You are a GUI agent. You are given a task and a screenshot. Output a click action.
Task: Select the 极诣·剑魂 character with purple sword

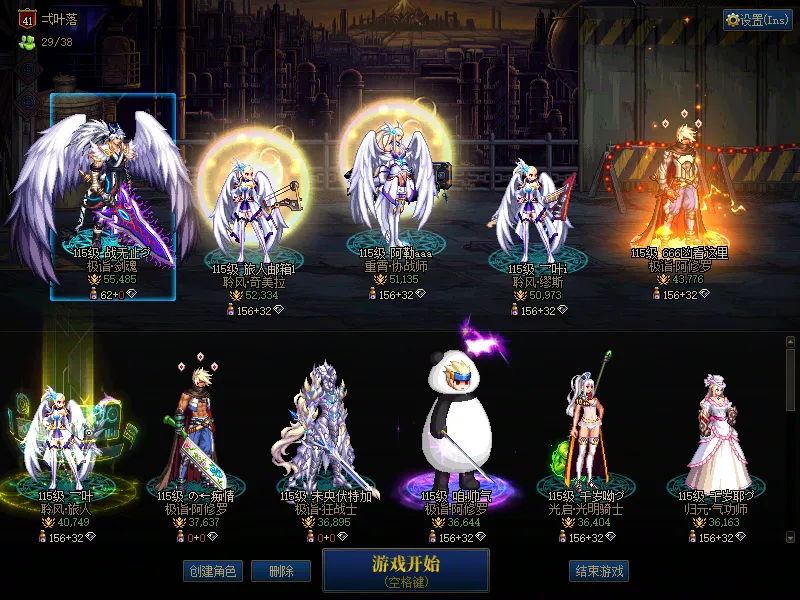(112, 198)
